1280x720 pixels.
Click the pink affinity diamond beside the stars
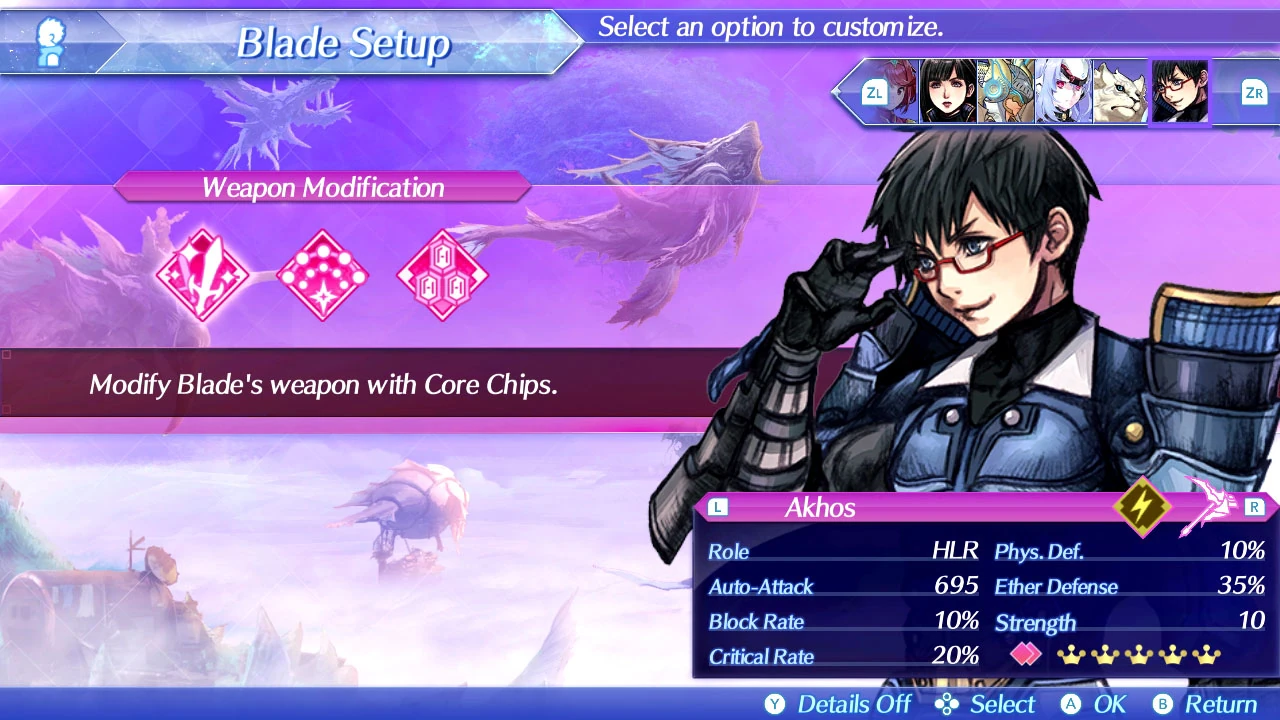point(1024,654)
